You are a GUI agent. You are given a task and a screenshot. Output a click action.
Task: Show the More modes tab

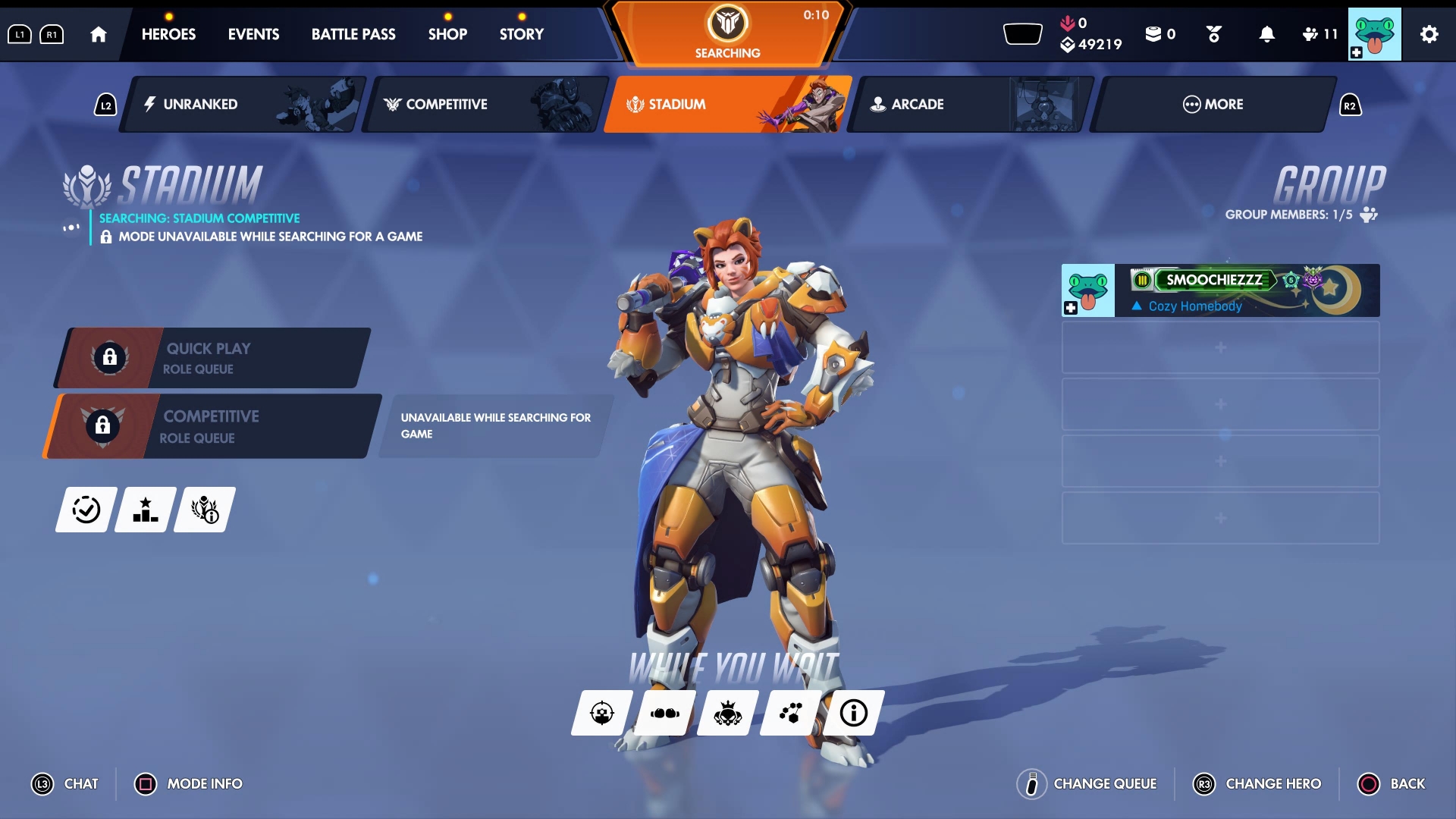coord(1212,105)
